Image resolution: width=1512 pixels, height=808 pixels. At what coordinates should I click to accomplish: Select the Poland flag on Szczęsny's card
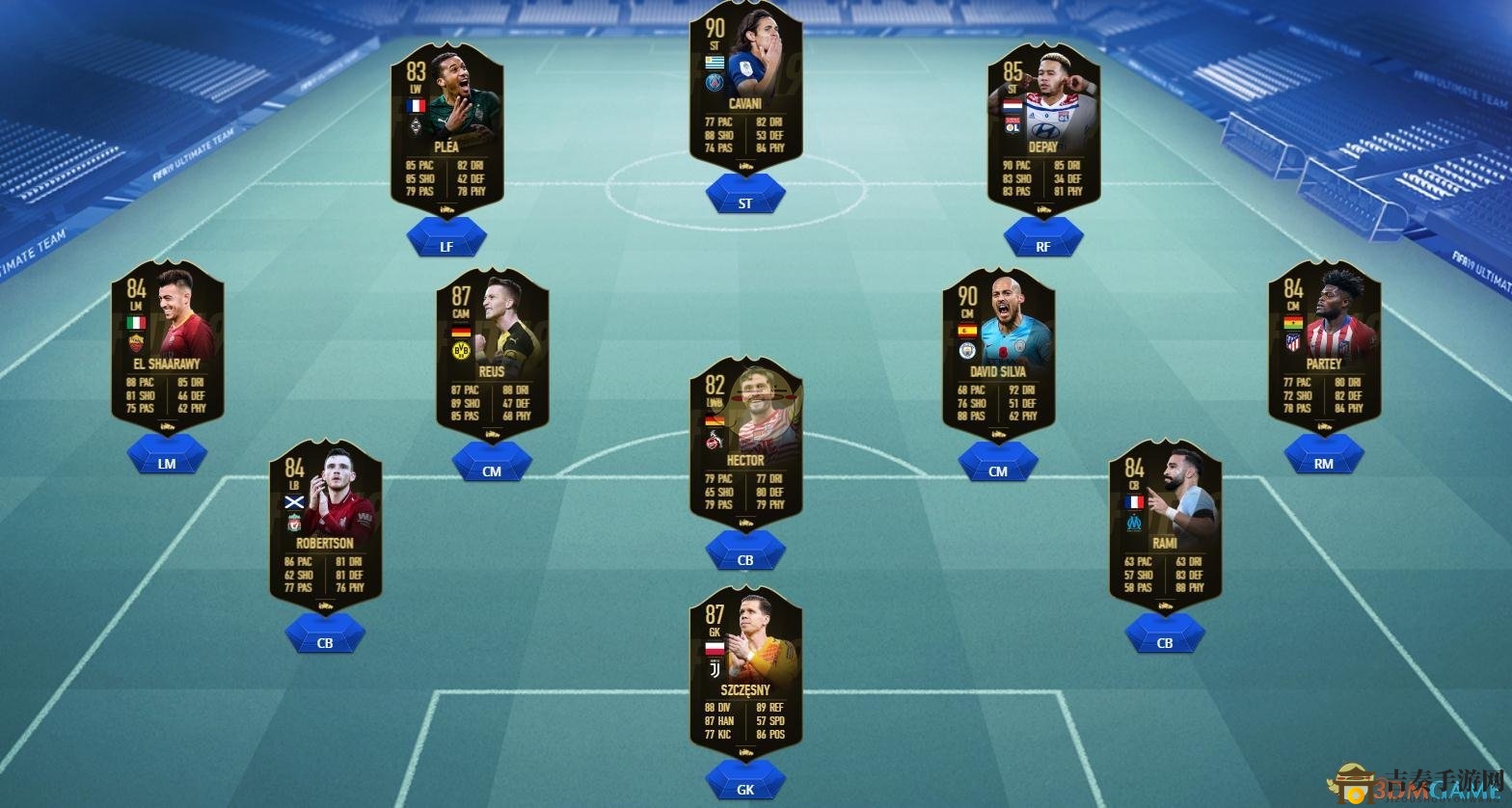(x=715, y=648)
